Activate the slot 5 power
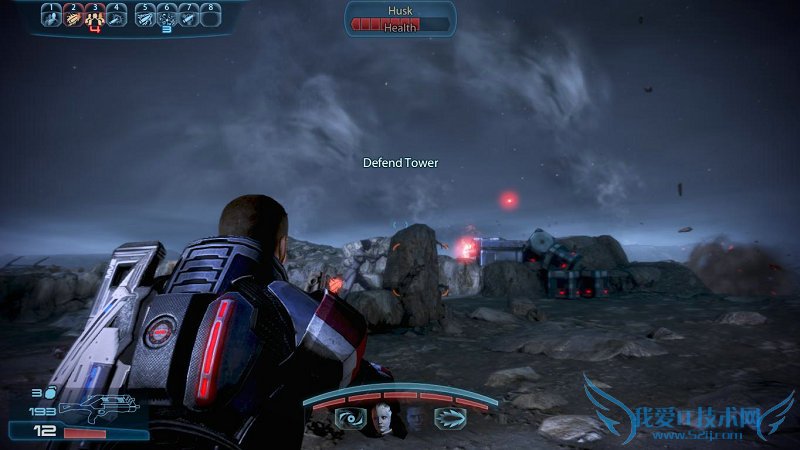This screenshot has height=450, width=800. [x=145, y=16]
